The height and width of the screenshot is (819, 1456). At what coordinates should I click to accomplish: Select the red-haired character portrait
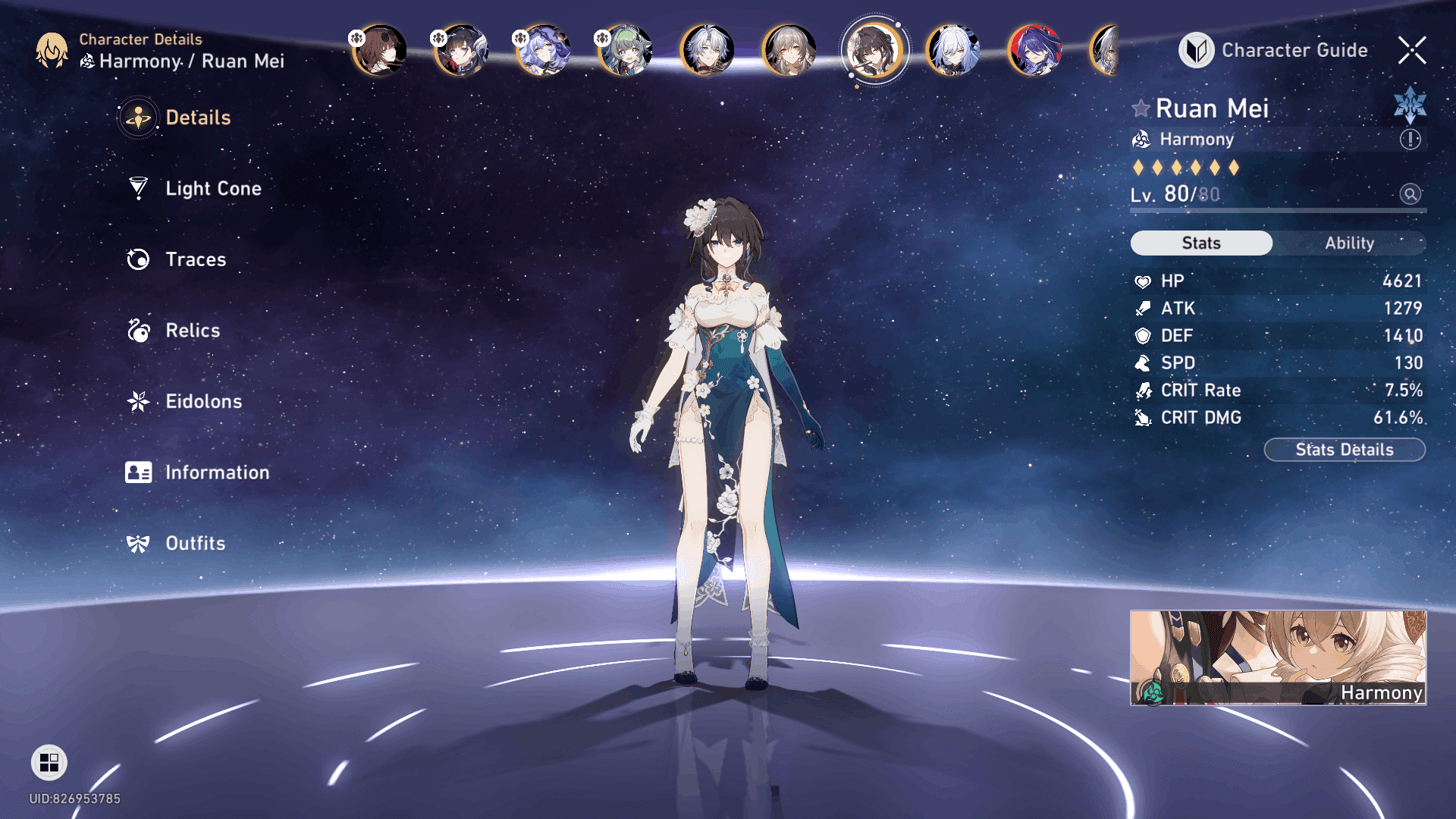click(x=1034, y=50)
